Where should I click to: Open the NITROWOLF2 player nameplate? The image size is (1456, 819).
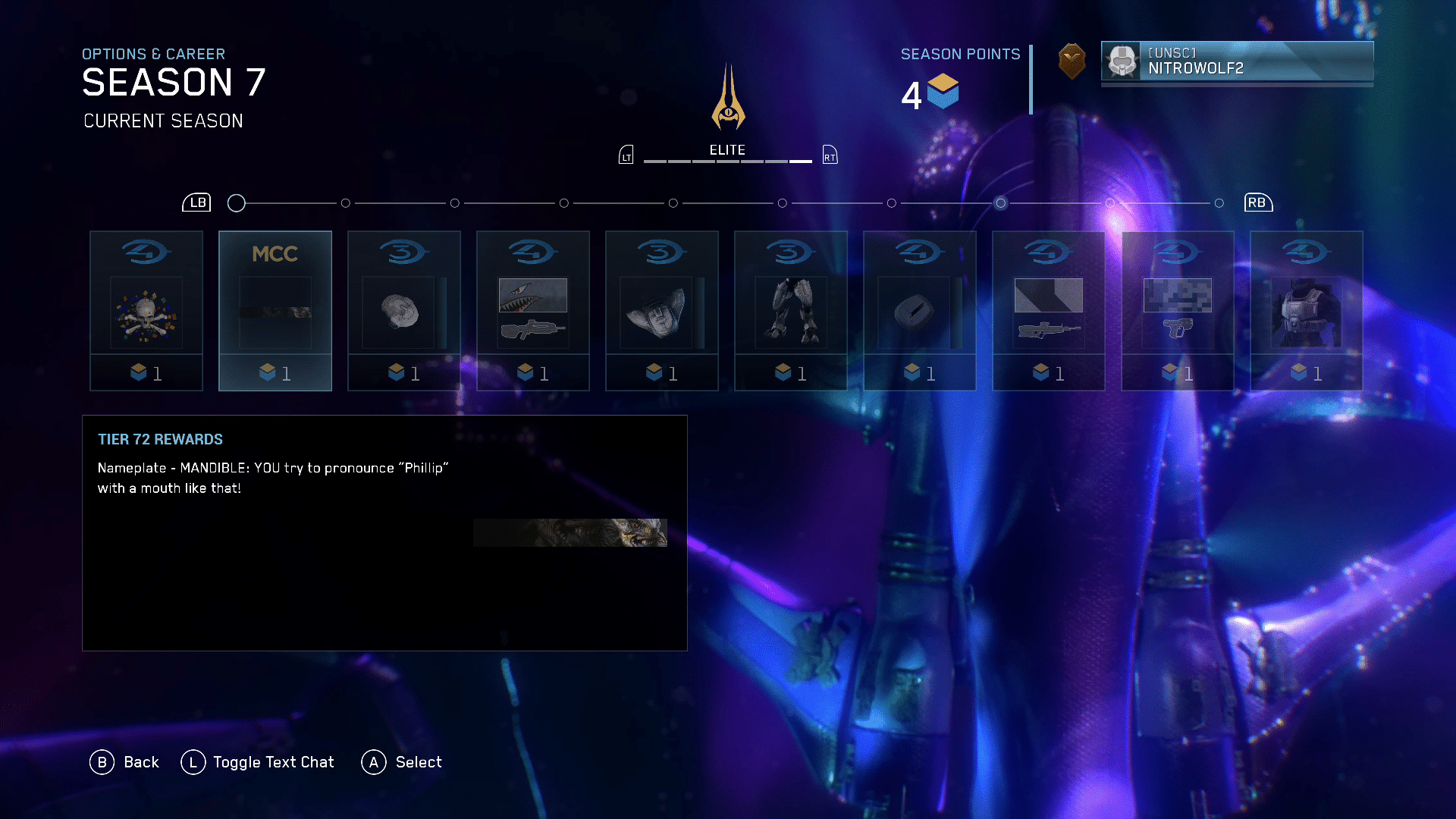pos(1237,61)
